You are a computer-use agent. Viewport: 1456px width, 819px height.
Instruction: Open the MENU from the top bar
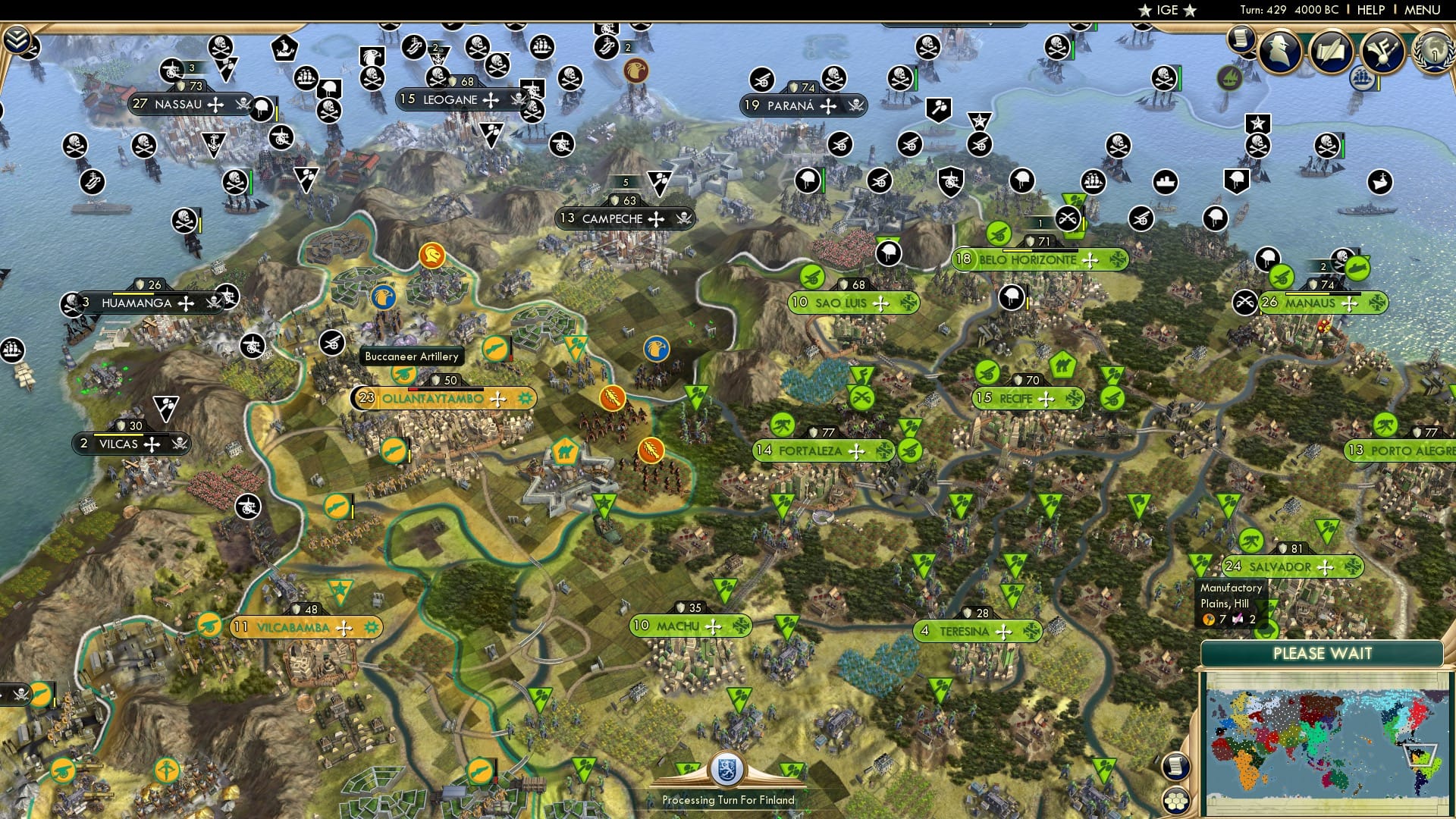tap(1424, 10)
